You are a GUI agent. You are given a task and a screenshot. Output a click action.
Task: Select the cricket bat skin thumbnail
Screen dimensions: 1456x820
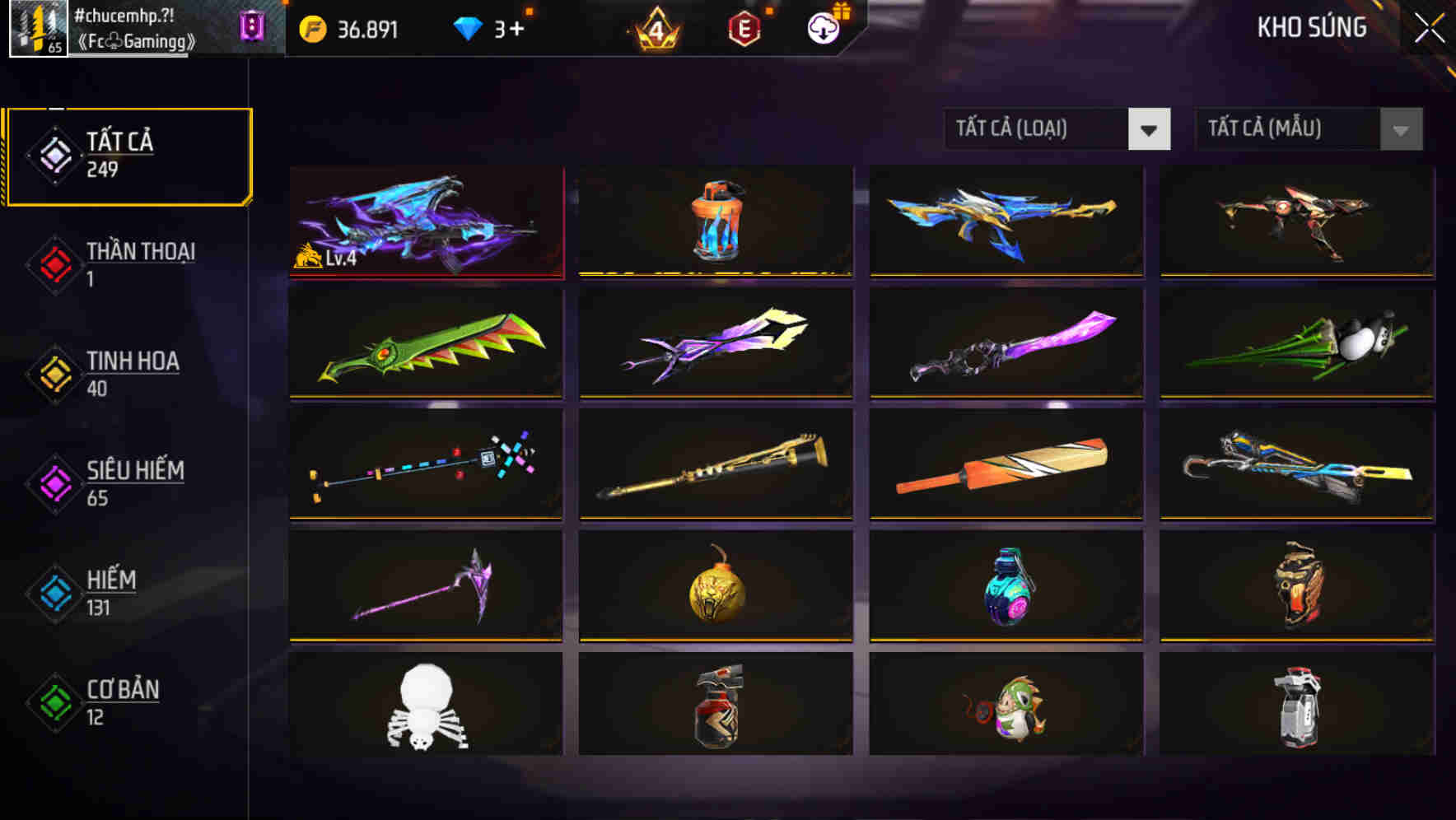pyautogui.click(x=1006, y=465)
